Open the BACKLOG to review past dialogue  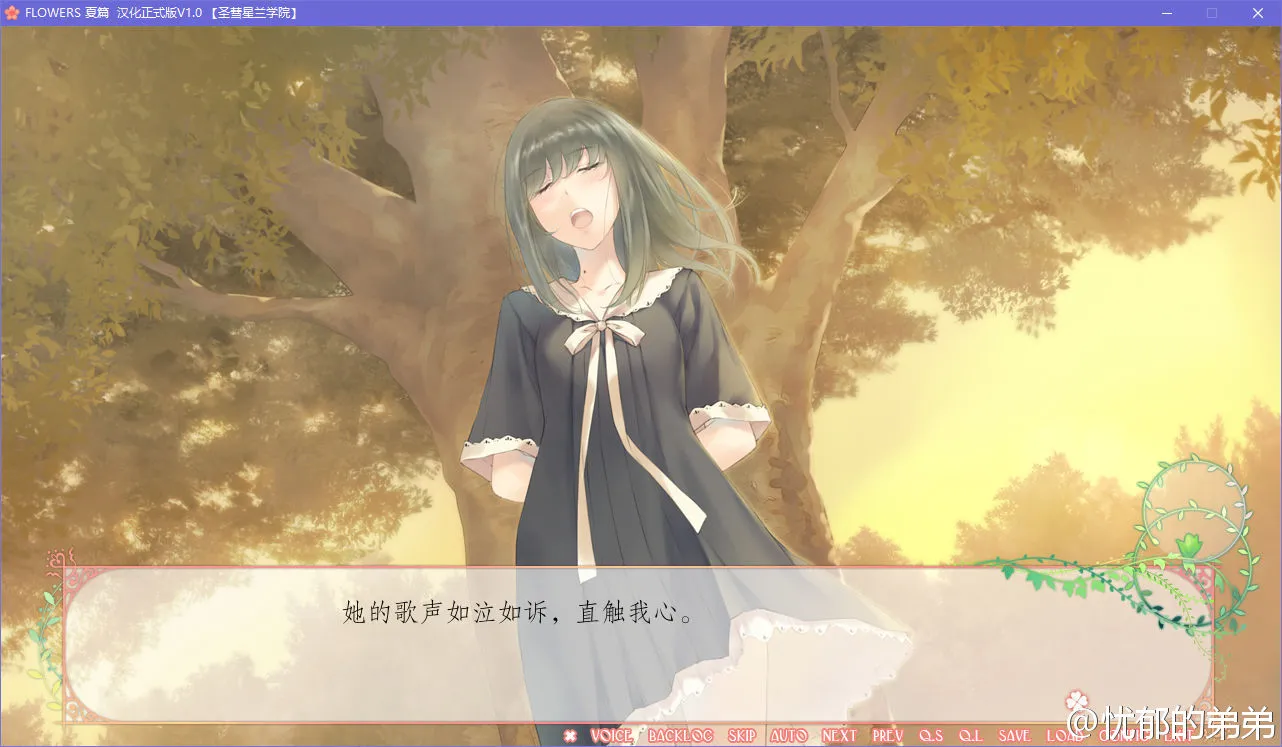(x=681, y=735)
